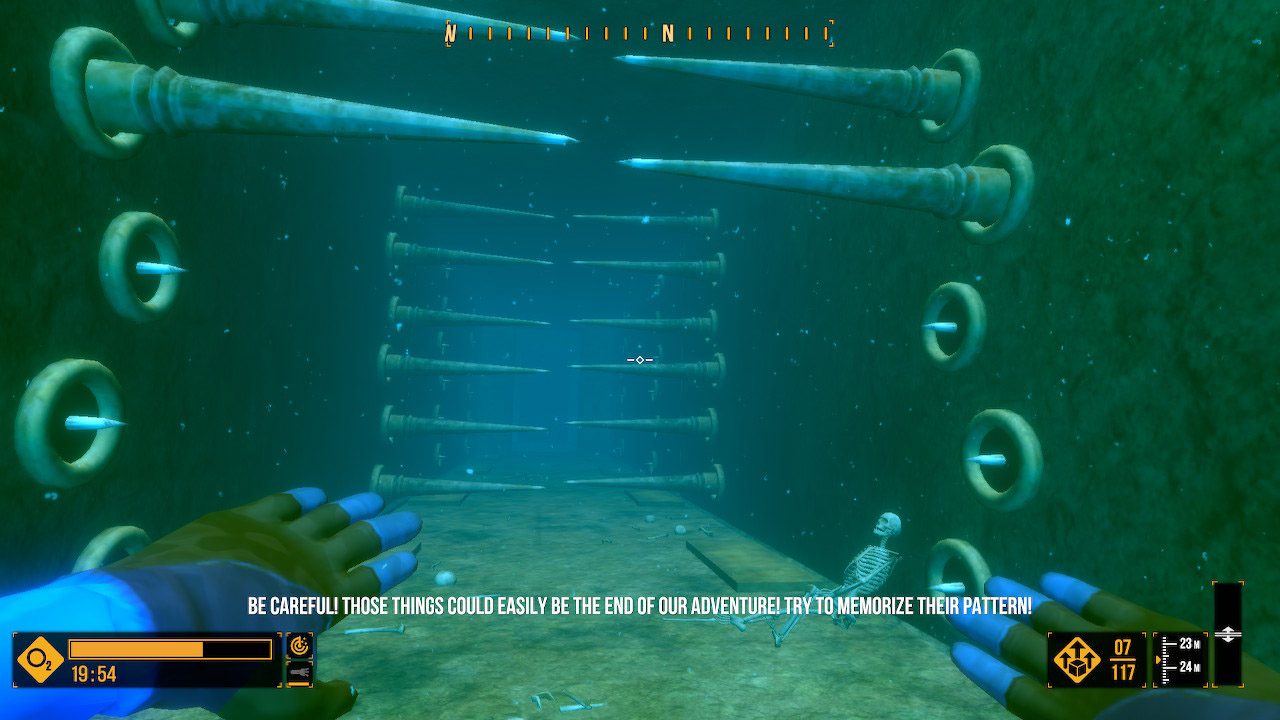Select the buoyancy up-down arrows icon
Screen dimensions: 1280x720
[x=1228, y=633]
